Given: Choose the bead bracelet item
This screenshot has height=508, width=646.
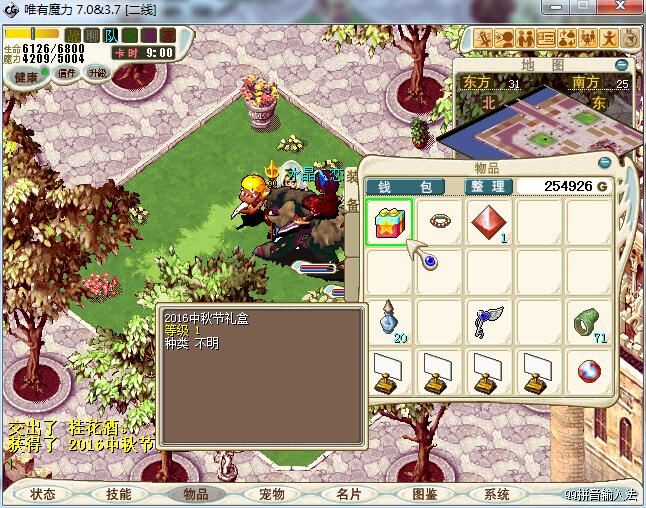Looking at the screenshot, I should pyautogui.click(x=438, y=220).
